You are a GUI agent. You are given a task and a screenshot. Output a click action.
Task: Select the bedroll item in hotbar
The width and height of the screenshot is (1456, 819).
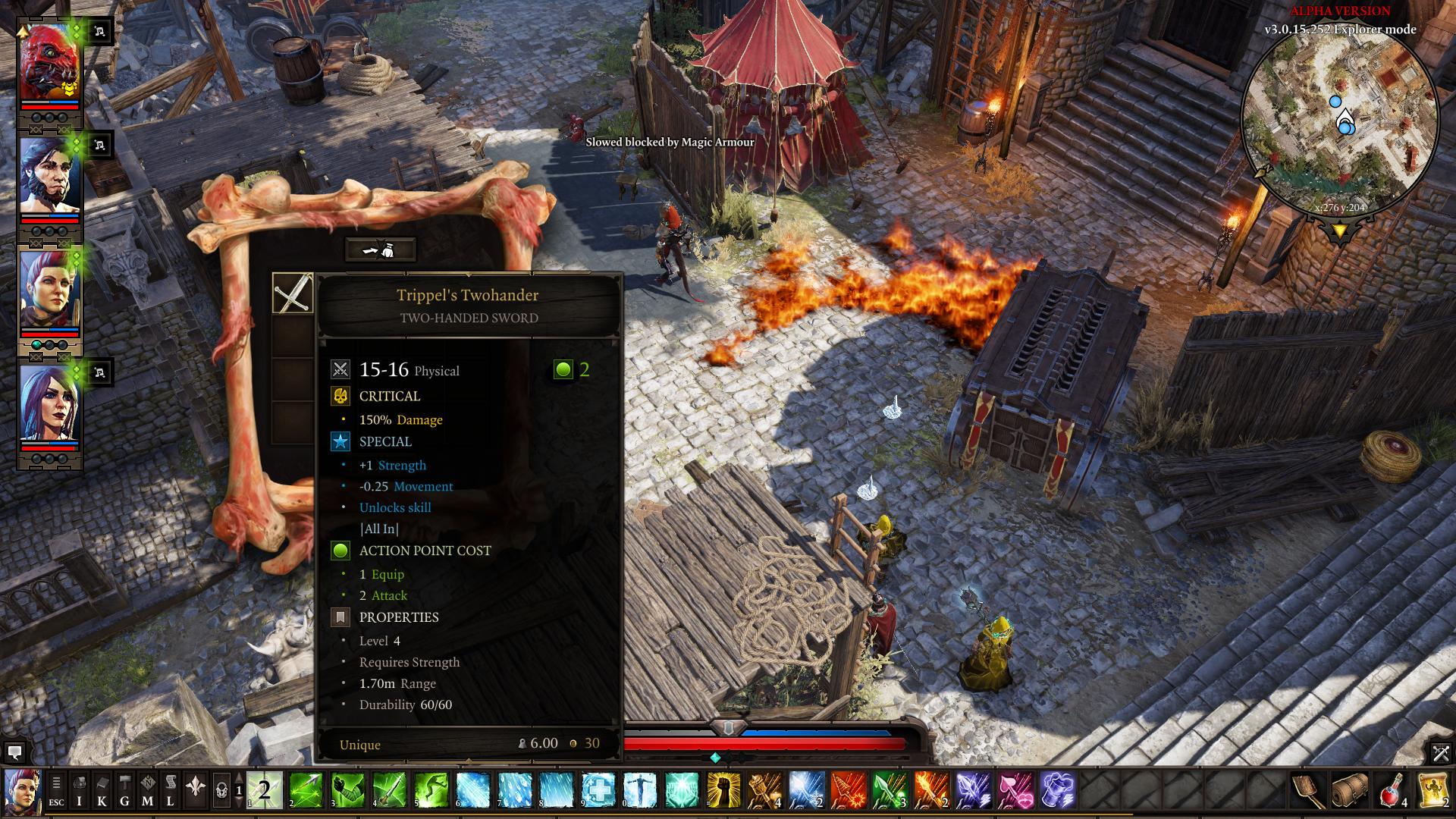[1351, 790]
